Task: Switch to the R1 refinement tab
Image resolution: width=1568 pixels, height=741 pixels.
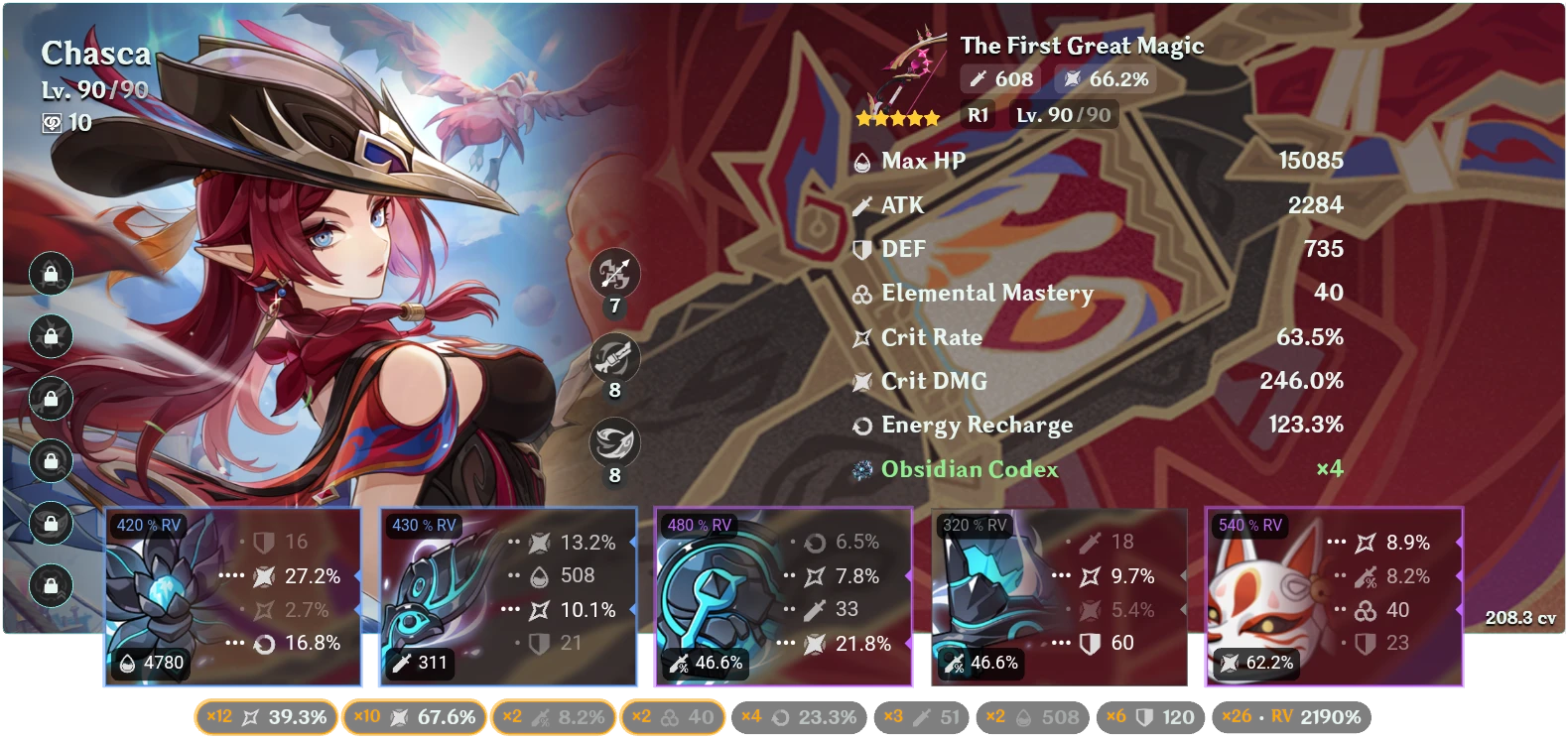Action: (x=978, y=114)
